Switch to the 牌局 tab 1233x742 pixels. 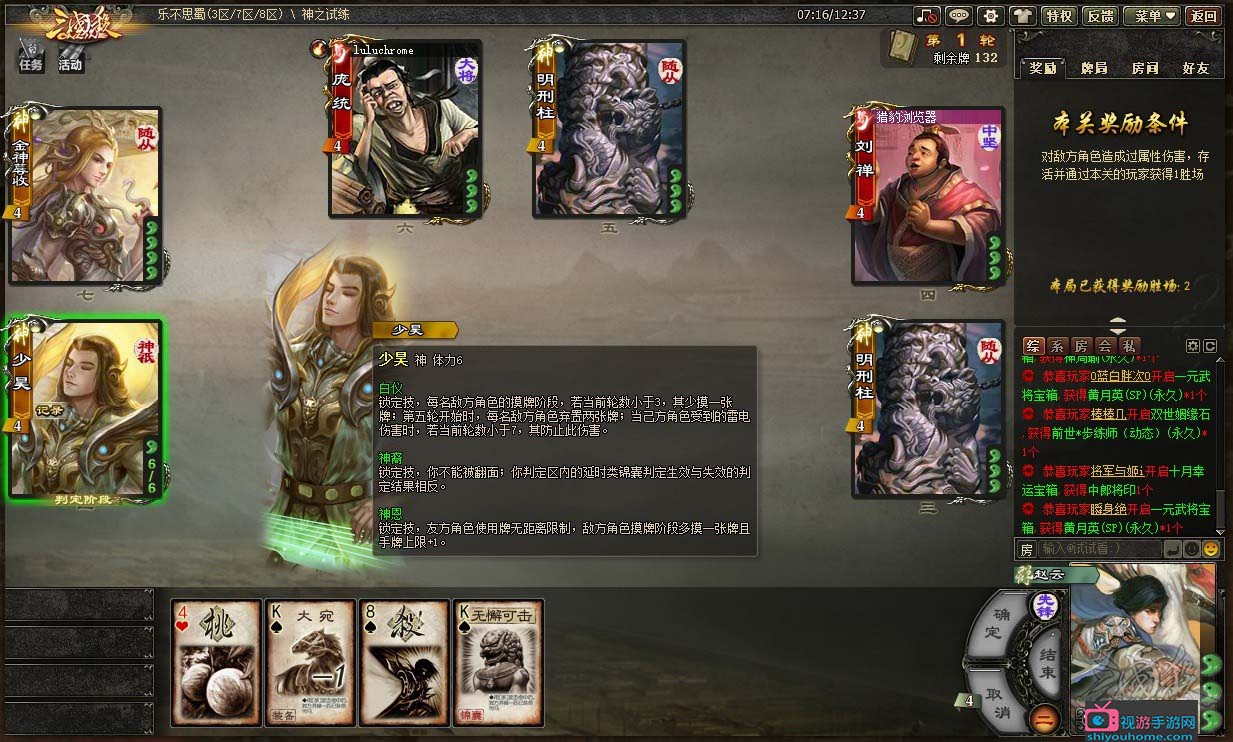click(1094, 68)
